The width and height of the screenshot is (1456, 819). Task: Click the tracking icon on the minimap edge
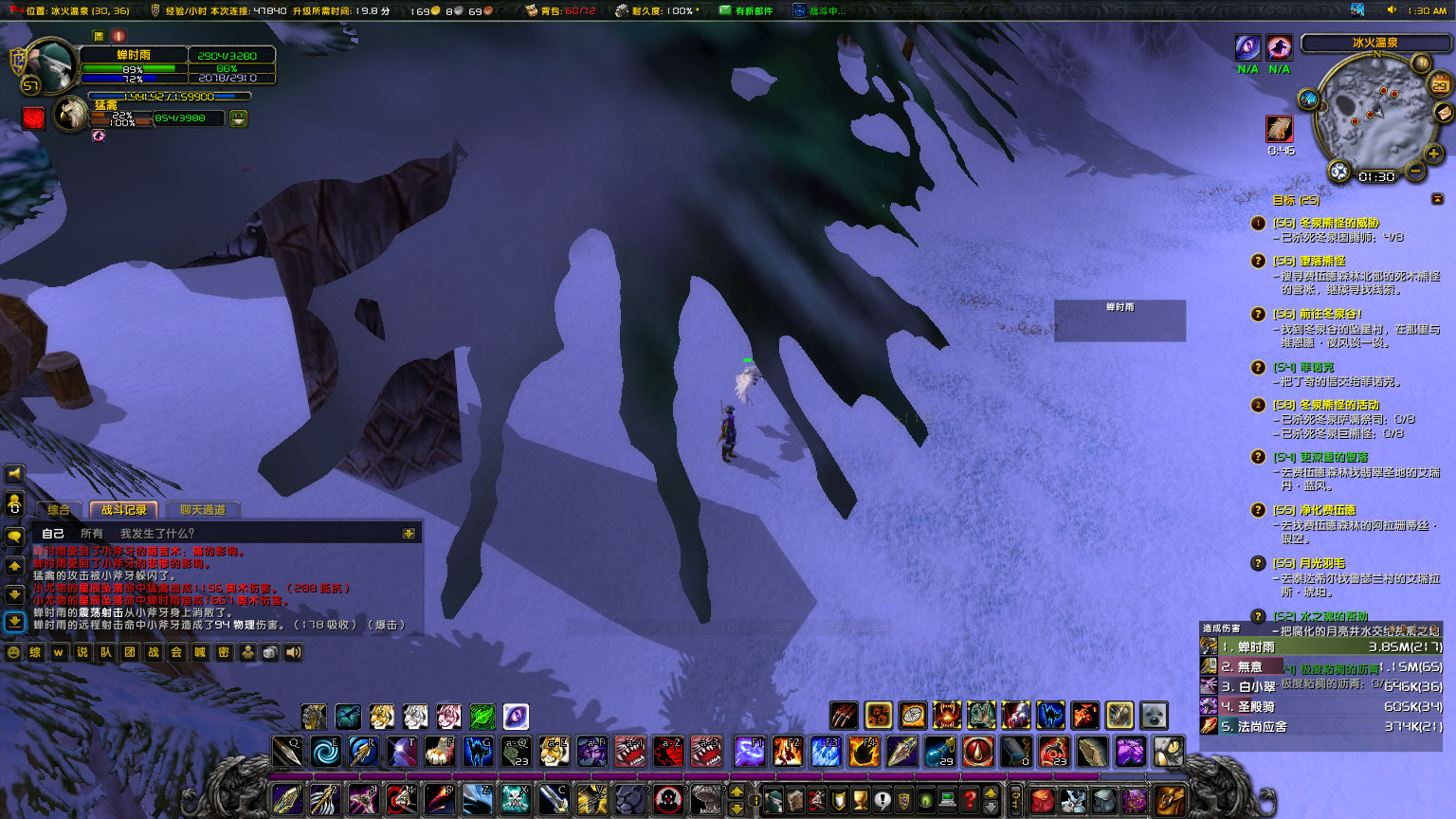coord(1307,99)
